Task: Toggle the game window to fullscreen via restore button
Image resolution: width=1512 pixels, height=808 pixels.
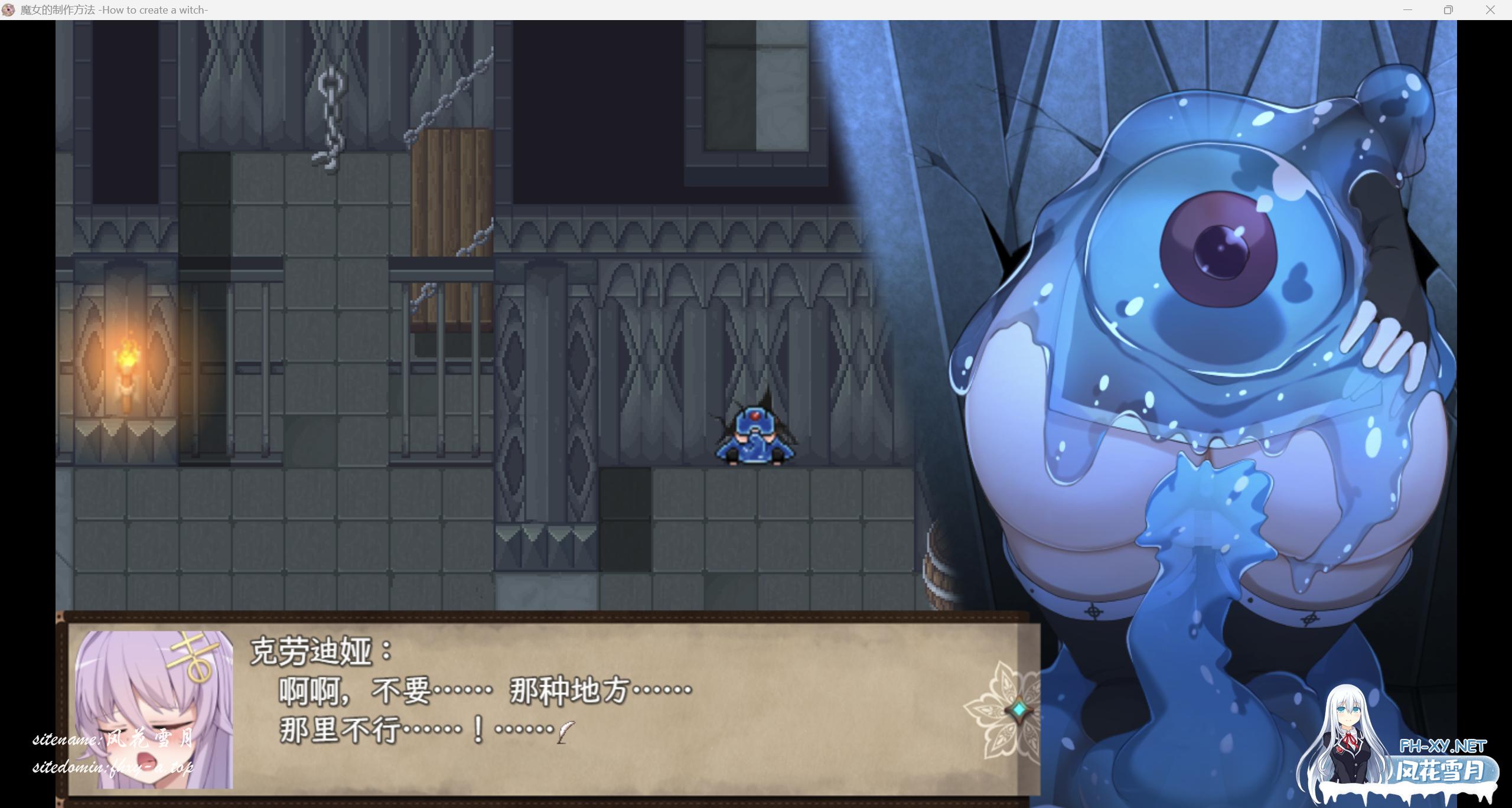Action: [x=1448, y=9]
